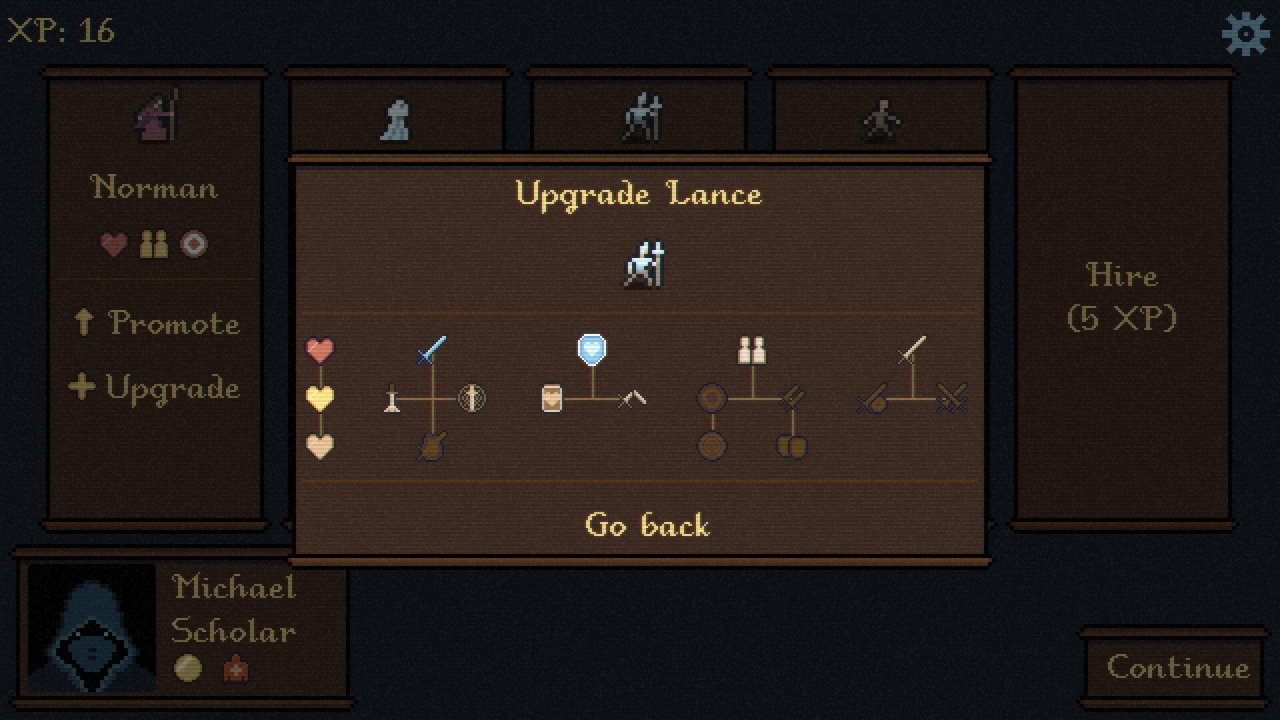Hire a new unit for 5 XP

[1122, 296]
